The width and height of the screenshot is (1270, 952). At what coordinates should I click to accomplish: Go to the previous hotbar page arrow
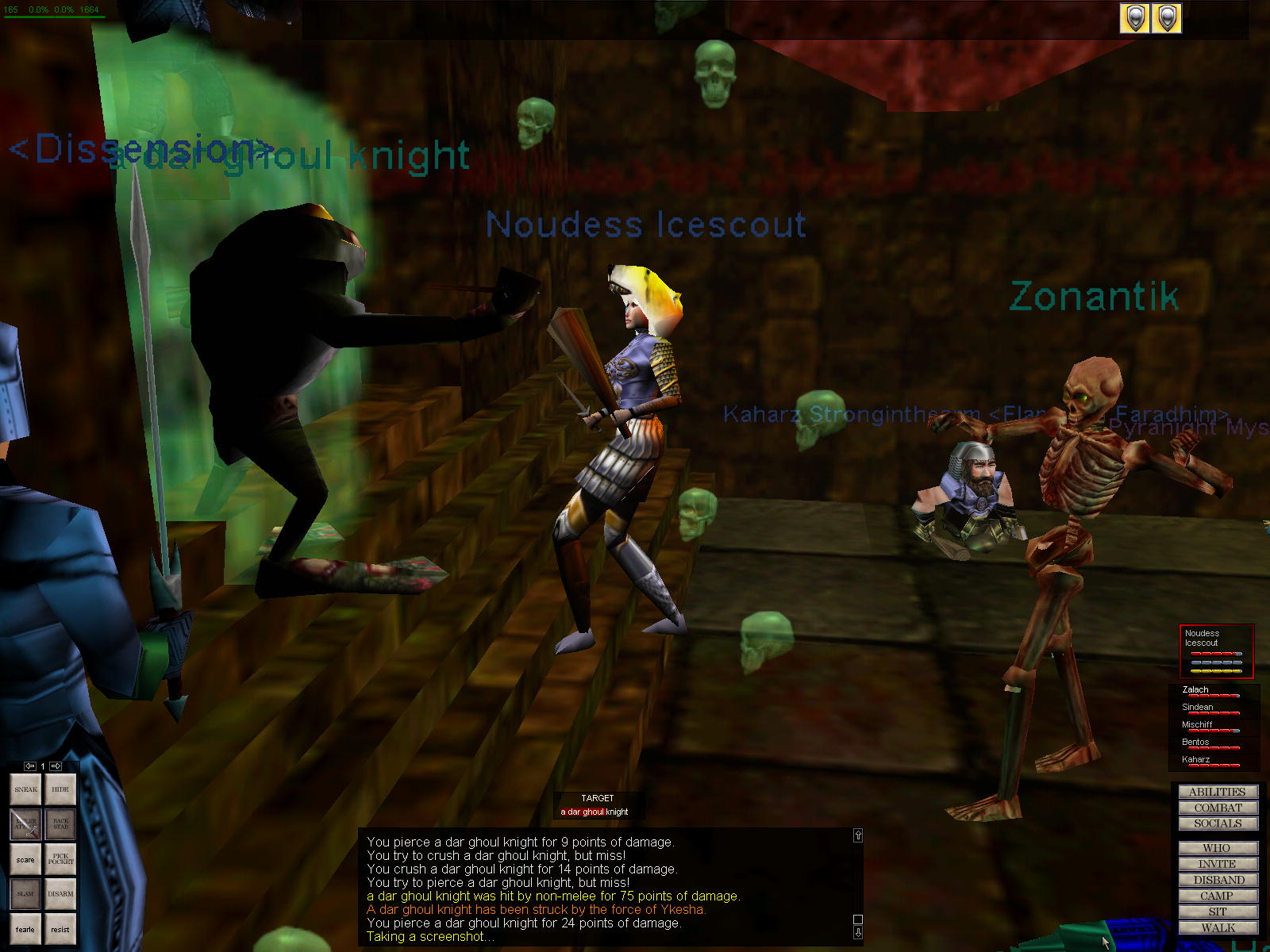[30, 766]
